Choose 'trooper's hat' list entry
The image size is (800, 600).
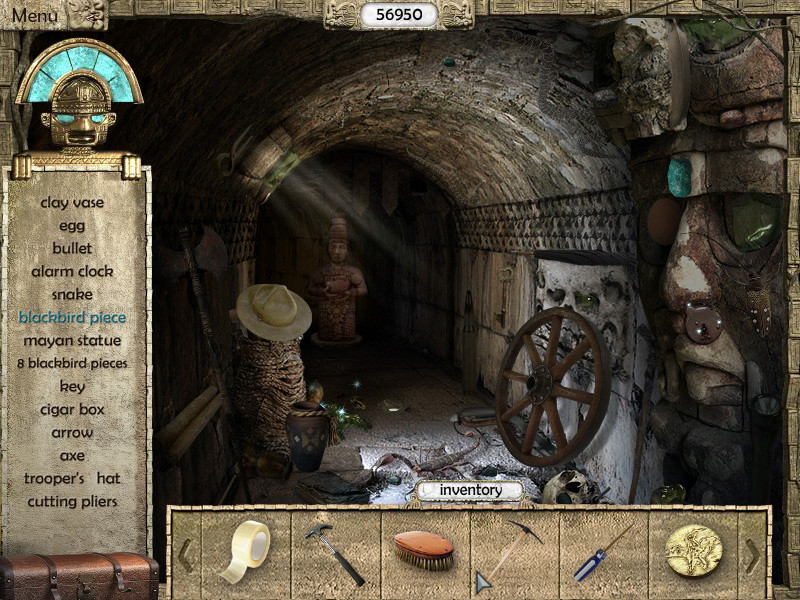point(72,478)
